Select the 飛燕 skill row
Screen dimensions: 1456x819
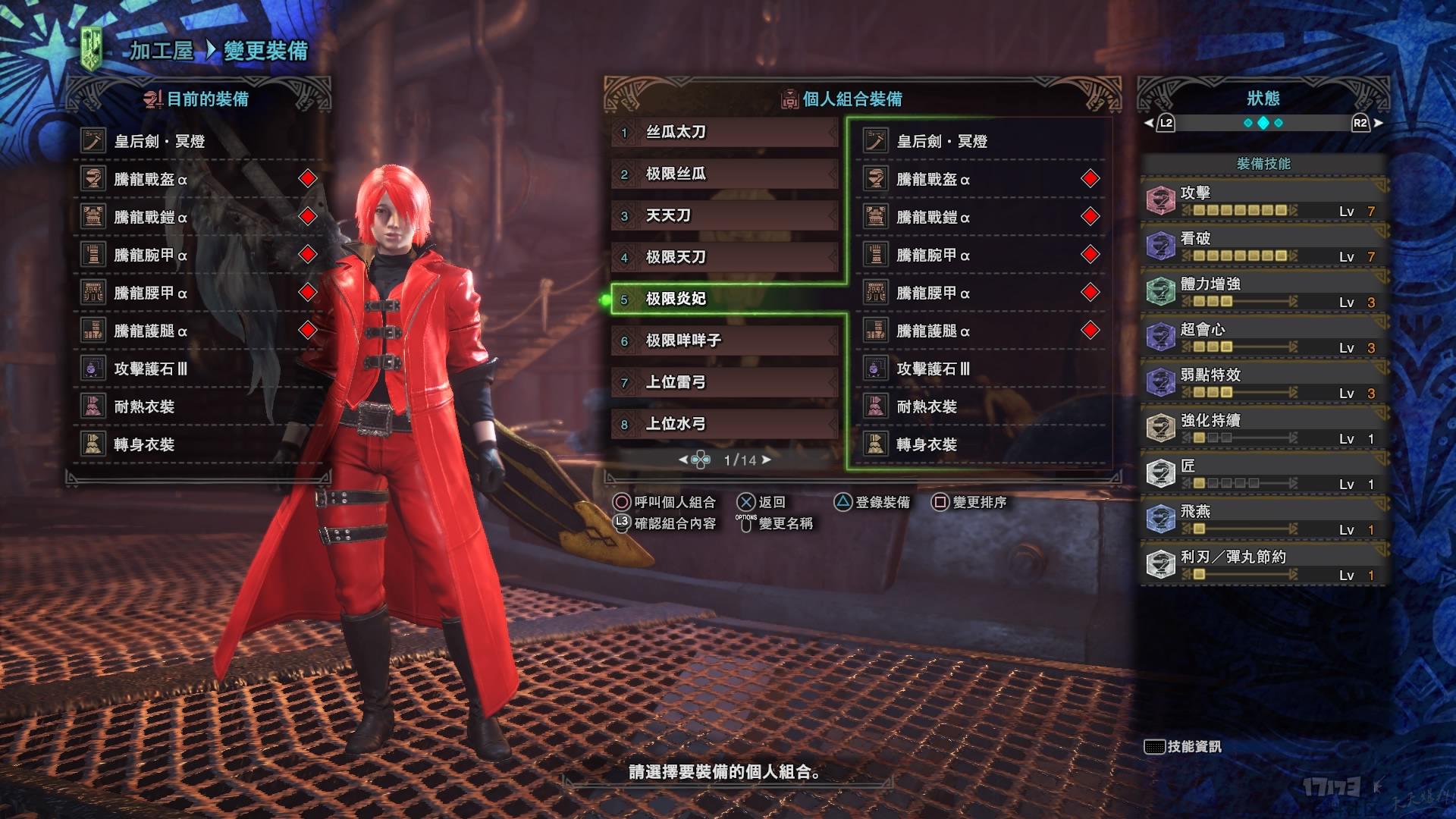point(1263,519)
